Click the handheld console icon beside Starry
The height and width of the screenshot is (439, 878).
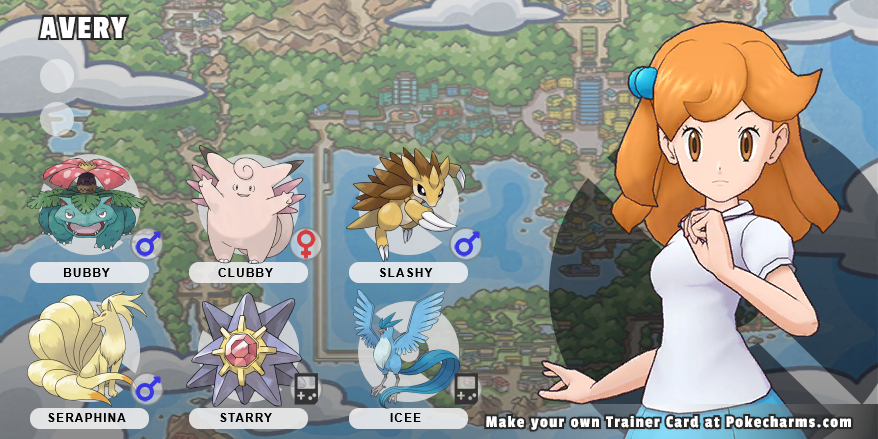(x=306, y=388)
